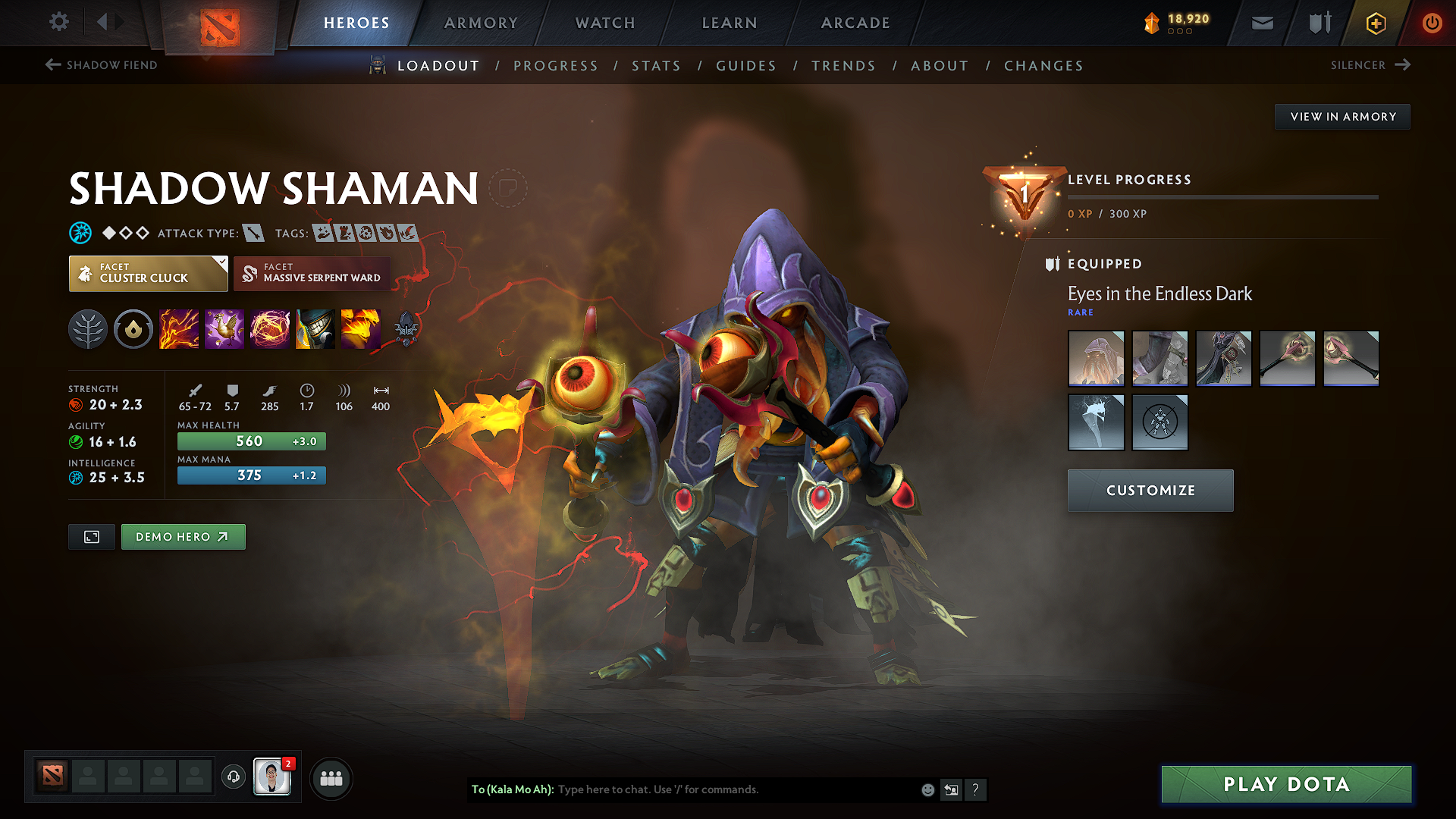Open the Cluster Cluck facet dropdown
The image size is (1456, 819).
(147, 273)
